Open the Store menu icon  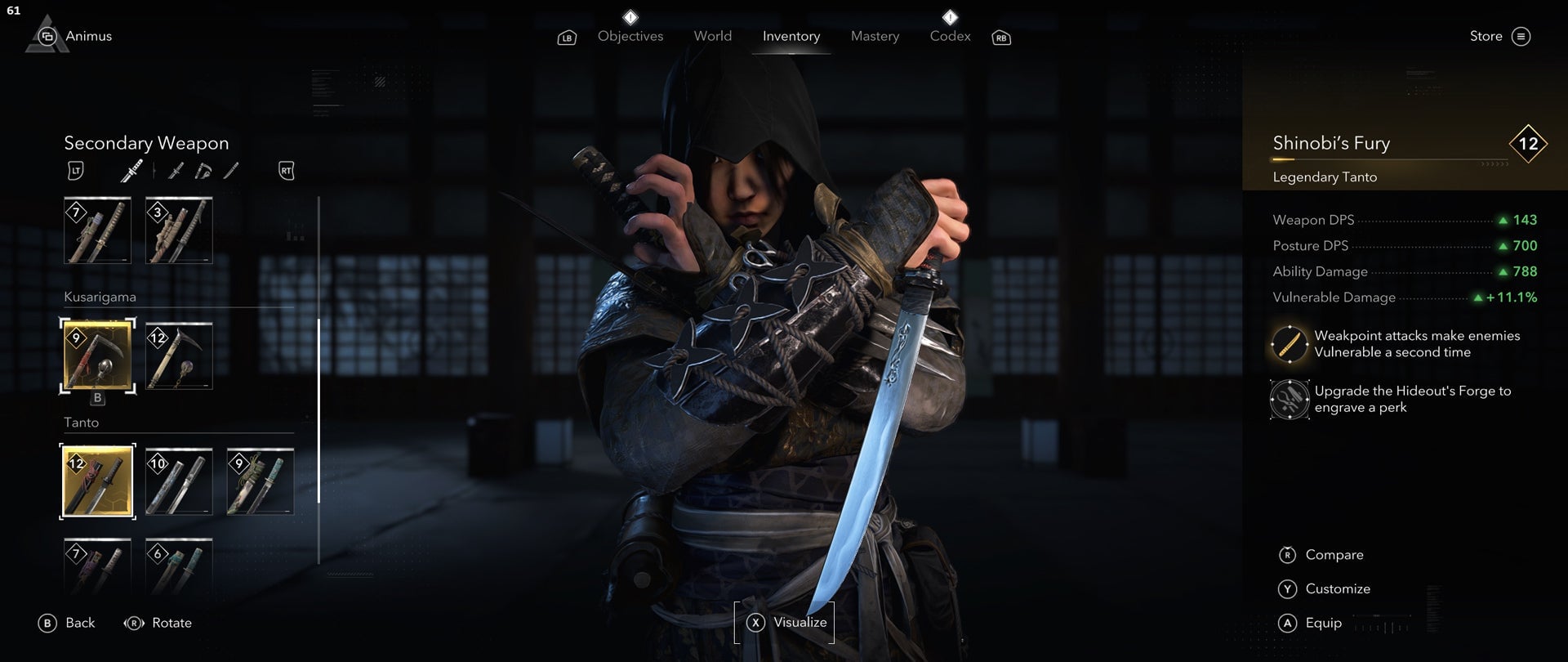click(1521, 36)
